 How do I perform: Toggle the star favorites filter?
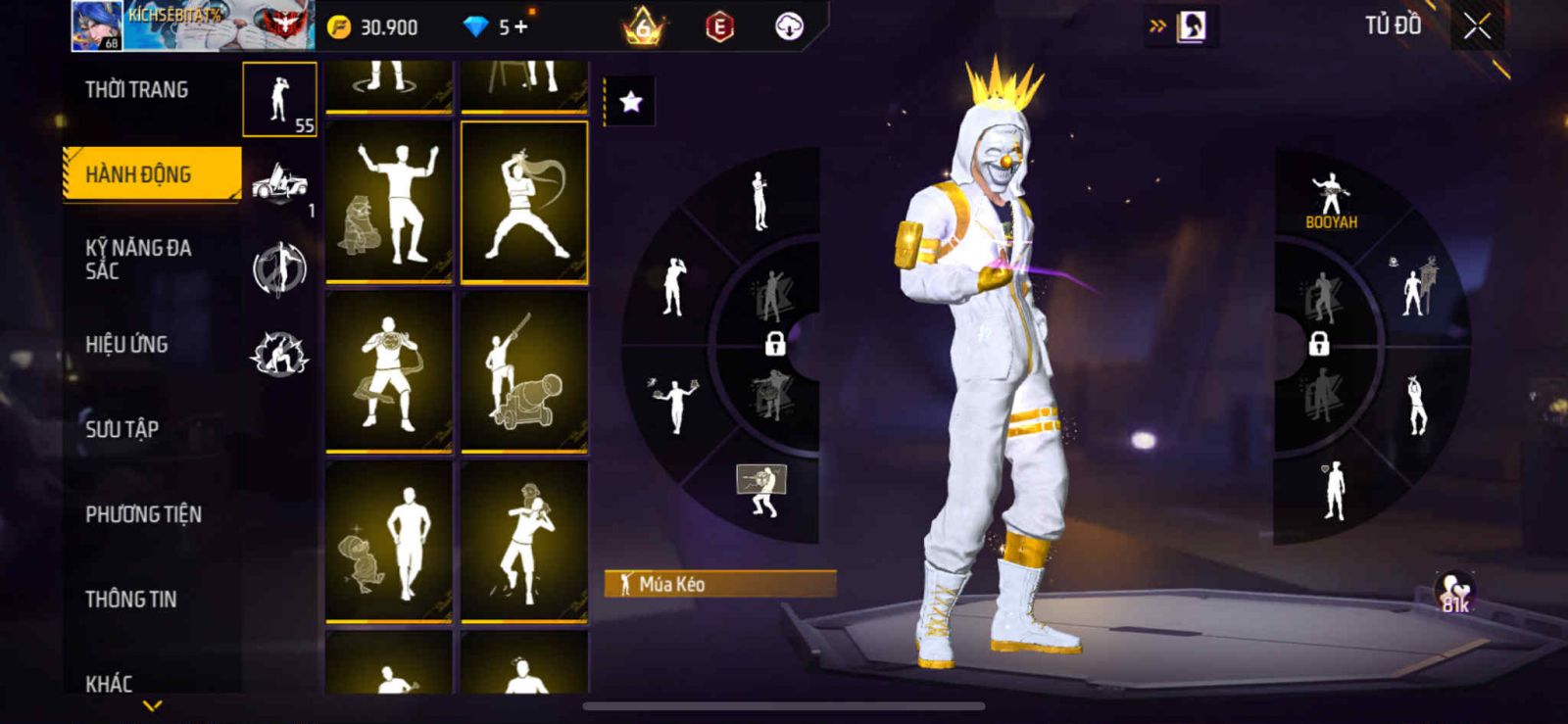click(630, 102)
